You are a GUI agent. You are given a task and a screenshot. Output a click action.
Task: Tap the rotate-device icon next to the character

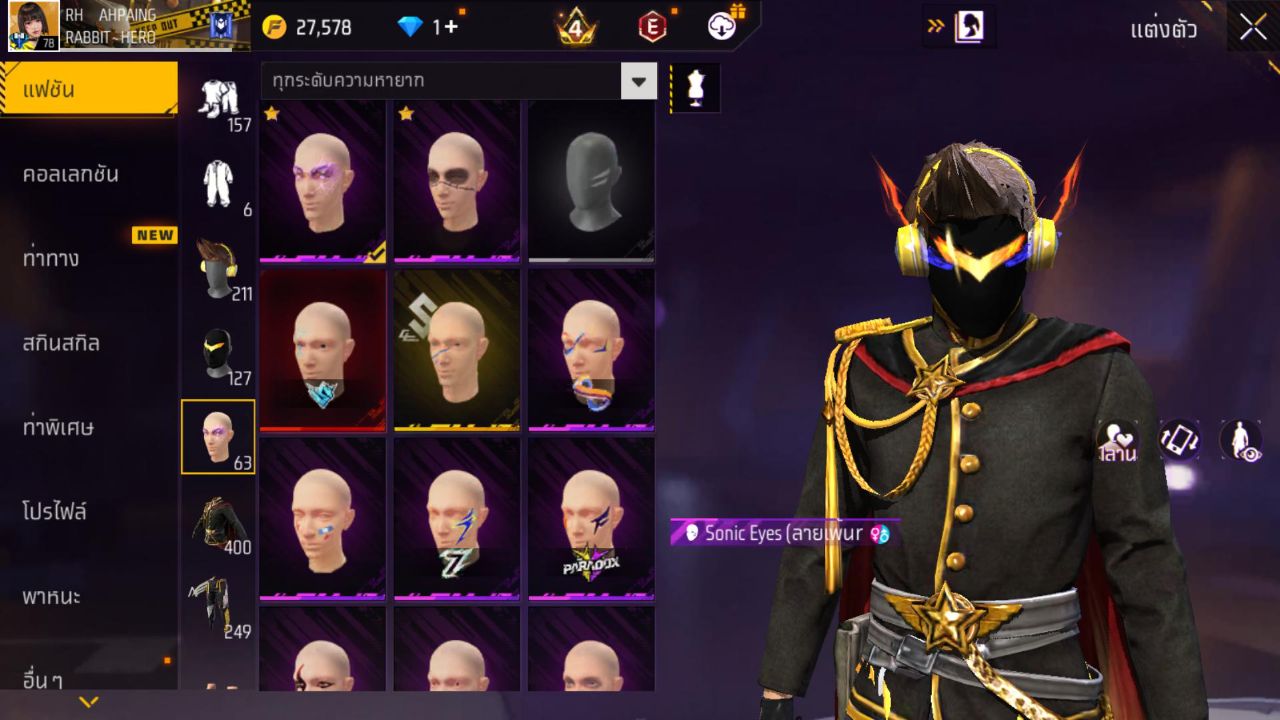pos(1178,440)
